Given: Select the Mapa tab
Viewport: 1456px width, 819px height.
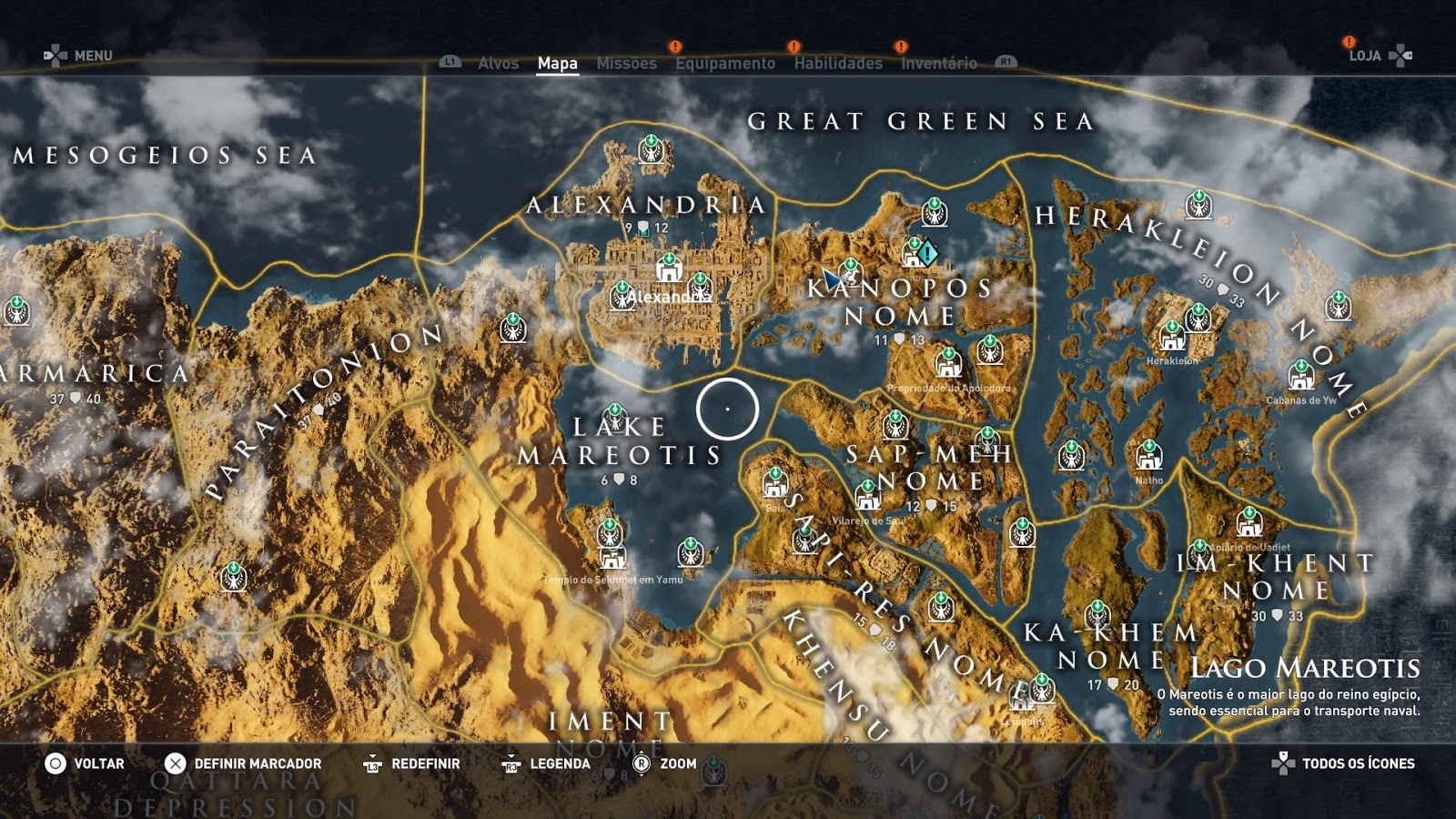Looking at the screenshot, I should 557,63.
